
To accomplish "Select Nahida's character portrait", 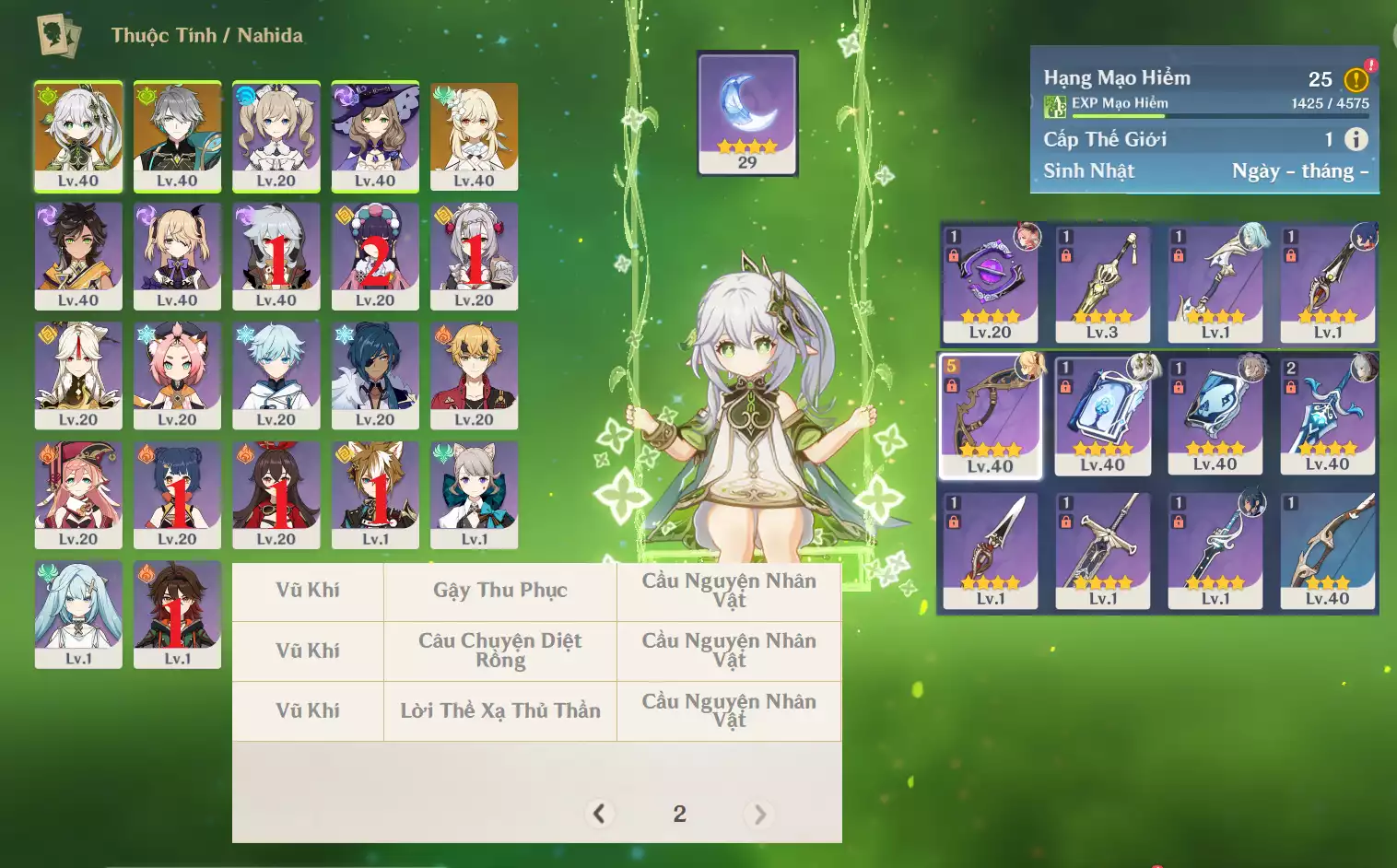I will [78, 135].
